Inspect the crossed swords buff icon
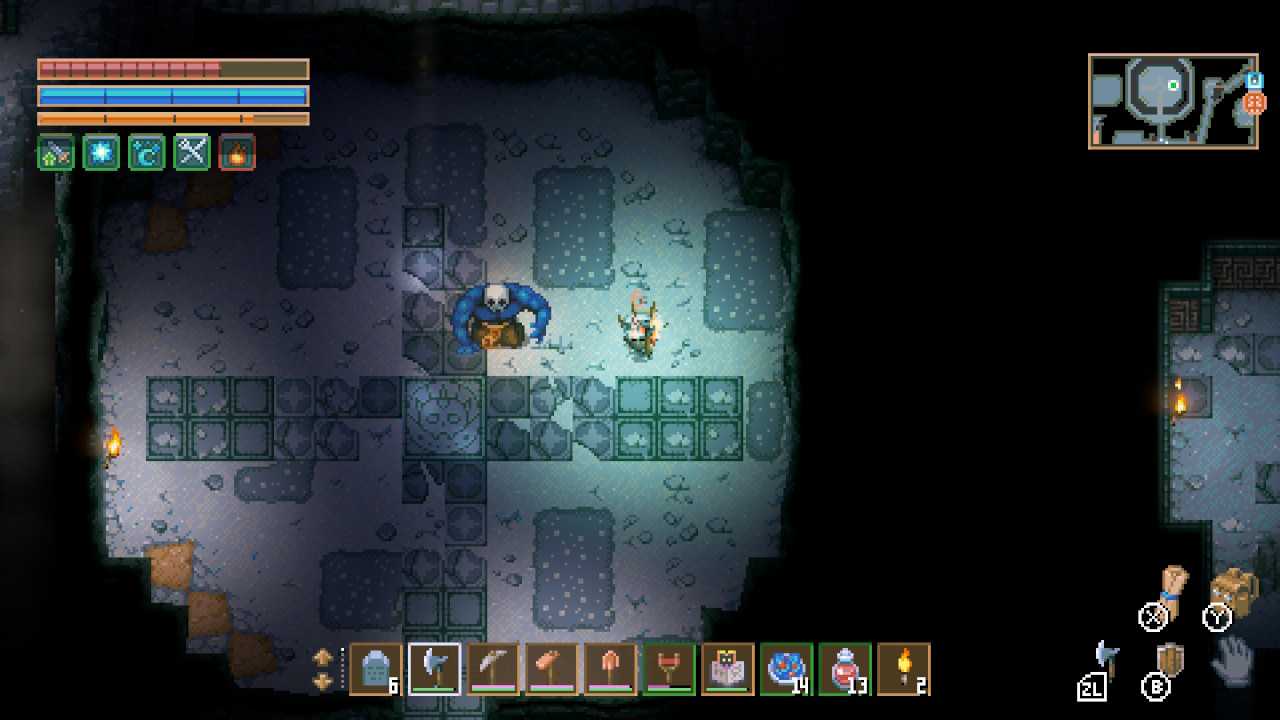This screenshot has height=720, width=1280. (x=192, y=152)
